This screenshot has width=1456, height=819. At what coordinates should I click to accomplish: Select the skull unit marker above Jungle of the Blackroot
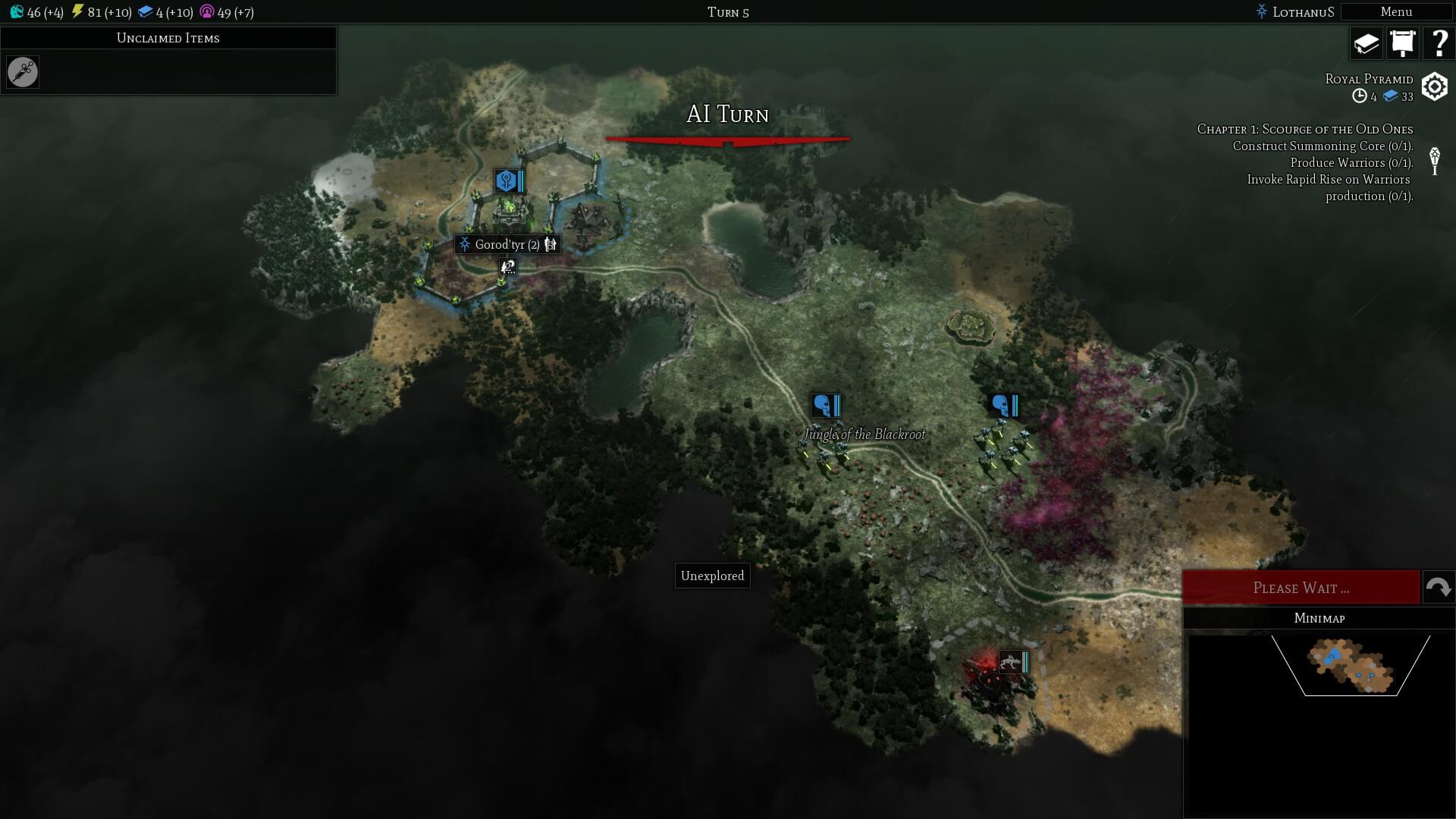[821, 405]
